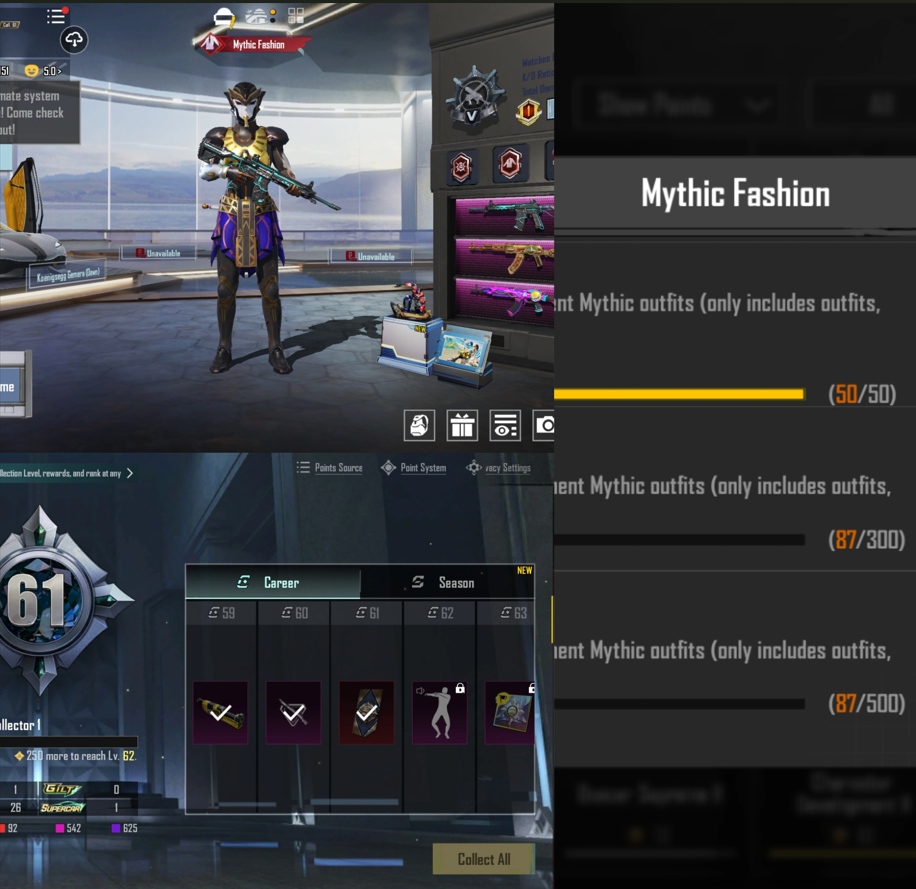Viewport: 916px width, 889px height.
Task: Open the backpack inventory icon
Action: (x=419, y=426)
